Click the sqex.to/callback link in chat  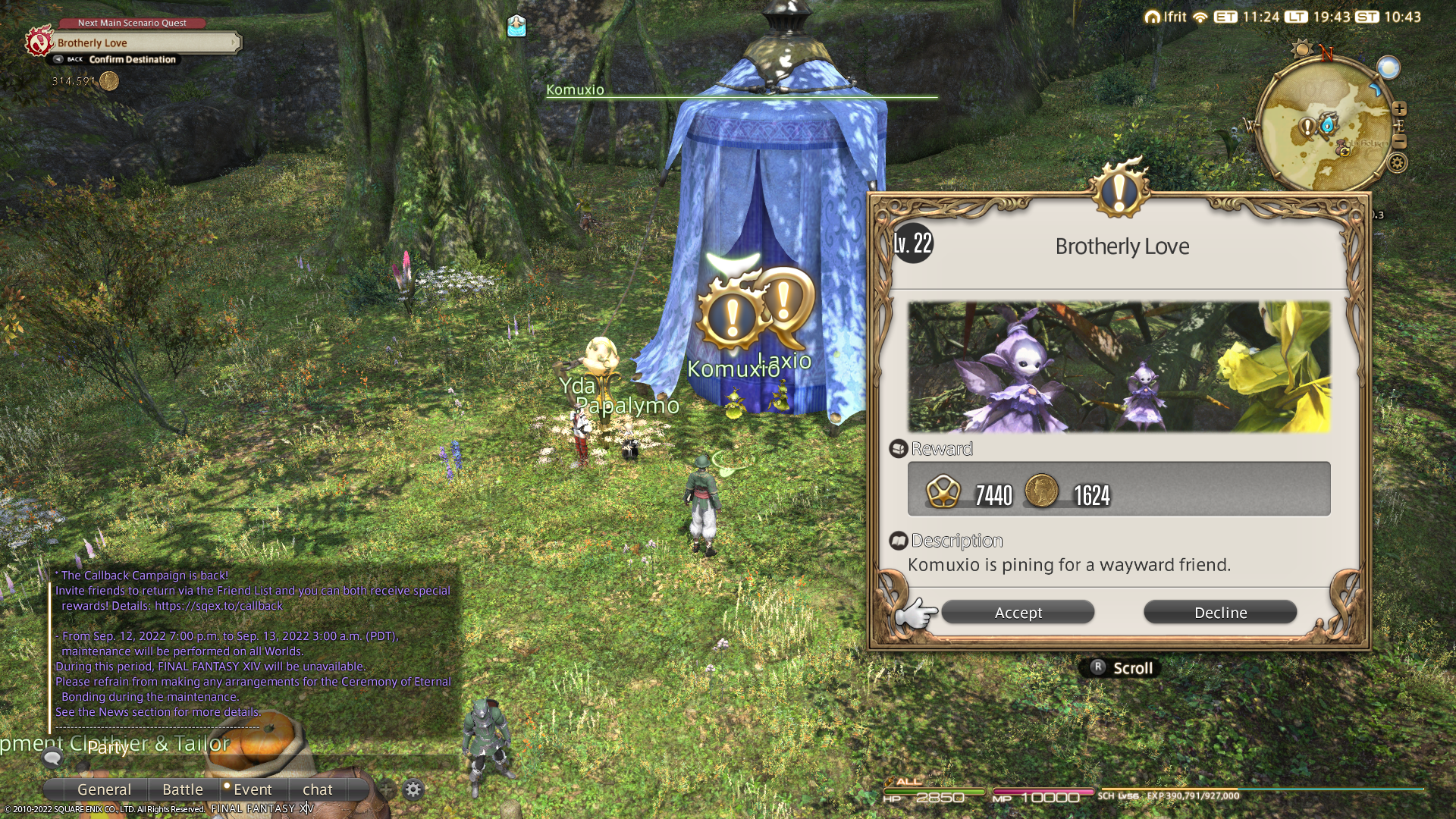tap(218, 606)
